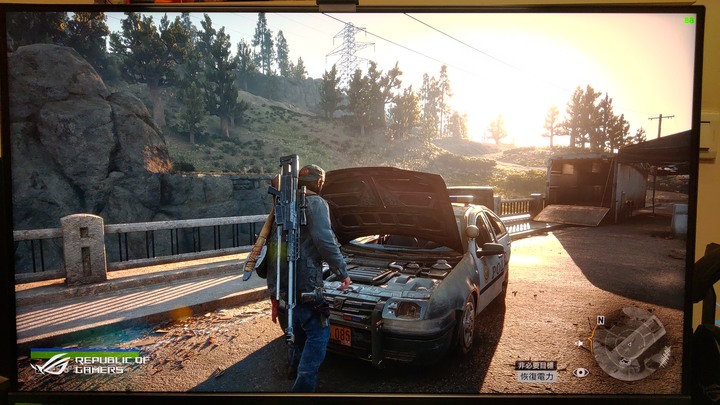Image resolution: width=720 pixels, height=405 pixels.
Task: Select the 恢復電力 optional objective tracker
Action: [536, 376]
